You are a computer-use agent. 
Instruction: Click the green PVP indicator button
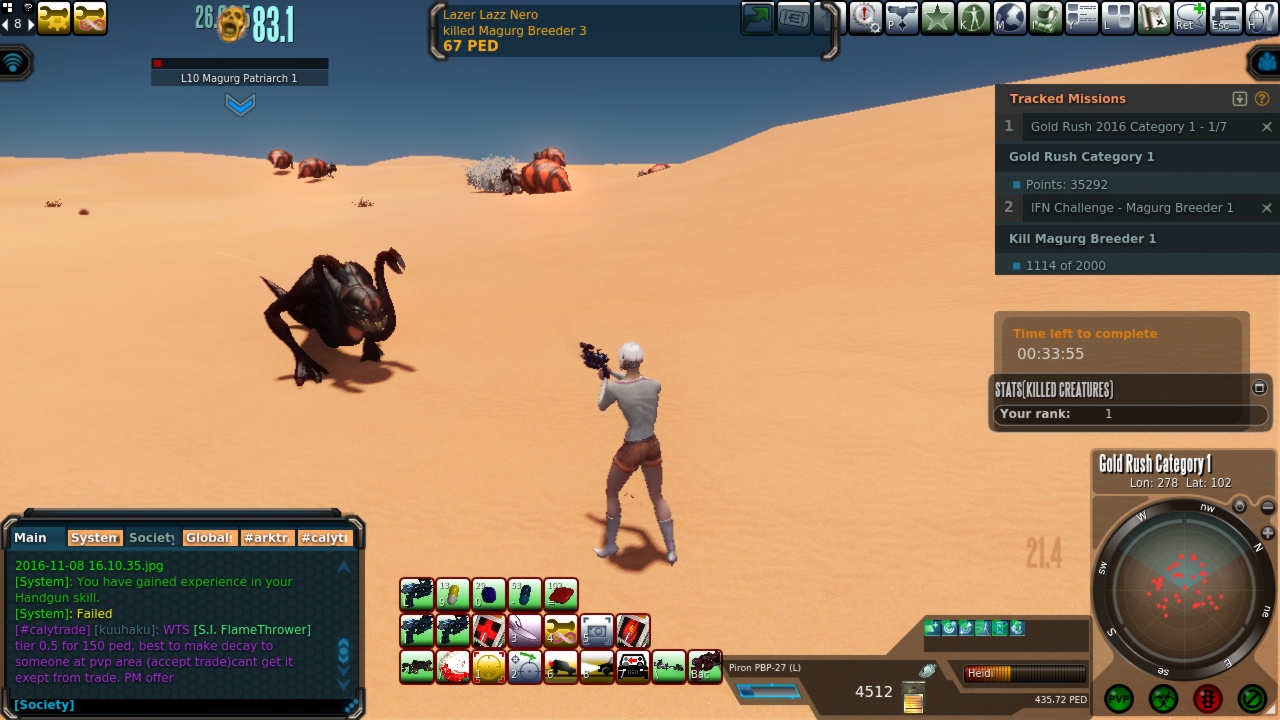[x=1118, y=698]
